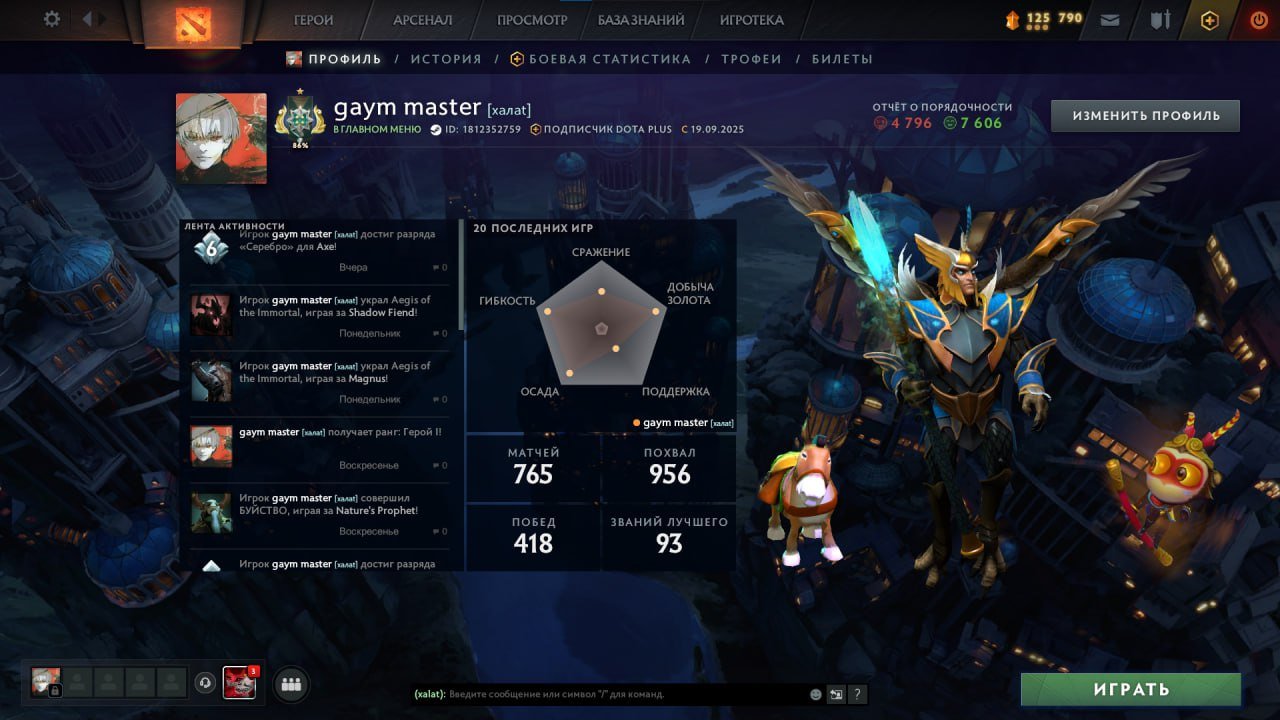The width and height of the screenshot is (1280, 720).
Task: Switch to the Просмотр section
Action: [532, 20]
